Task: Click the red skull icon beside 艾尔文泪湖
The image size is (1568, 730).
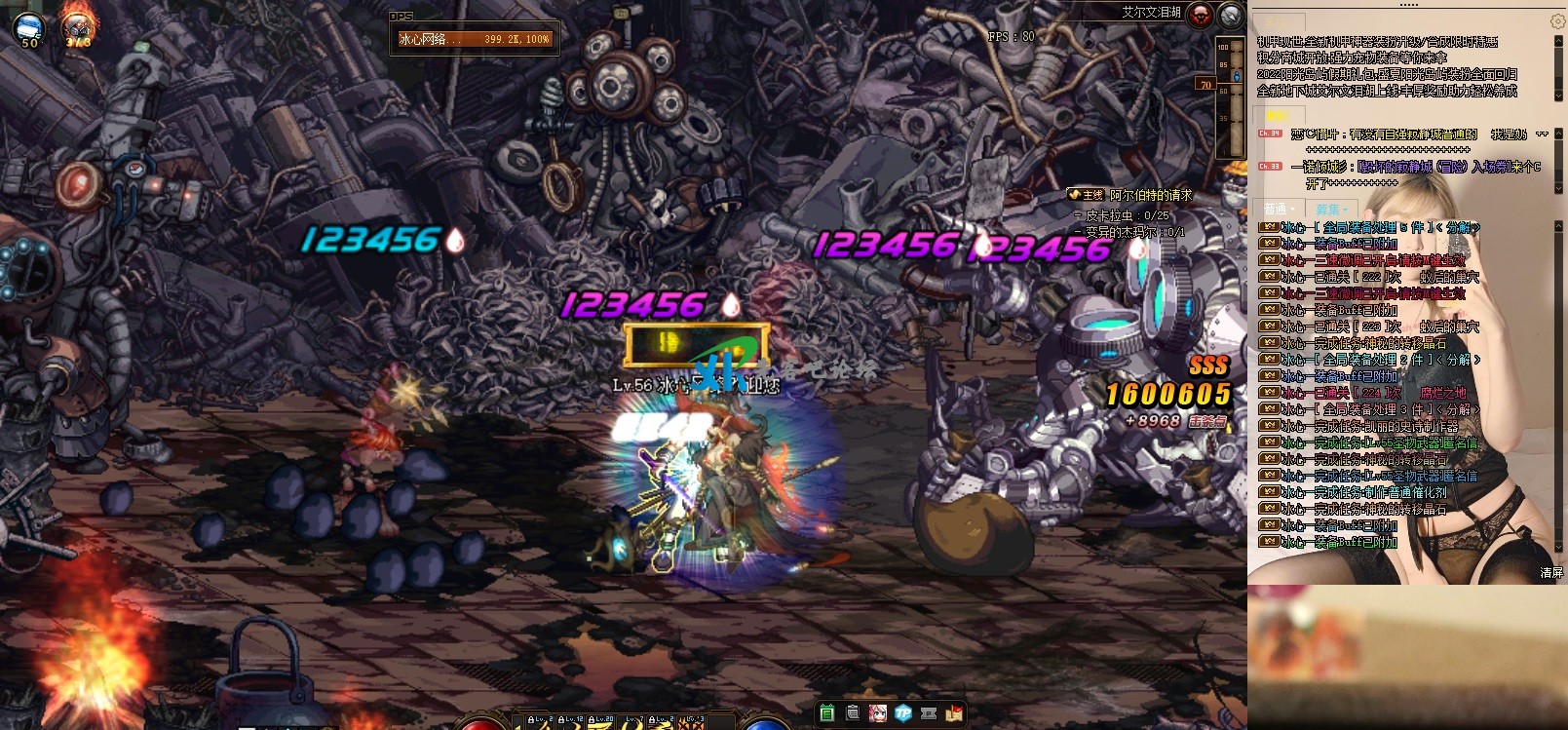Action: (x=1201, y=14)
